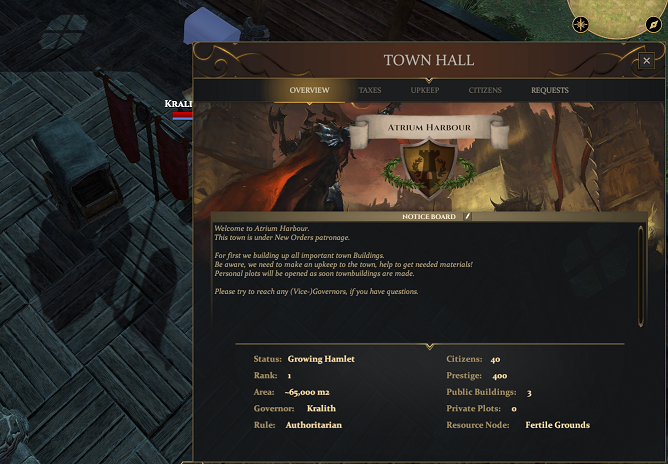Switch to the Overview tab
Screen dimensions: 668x464
point(309,91)
